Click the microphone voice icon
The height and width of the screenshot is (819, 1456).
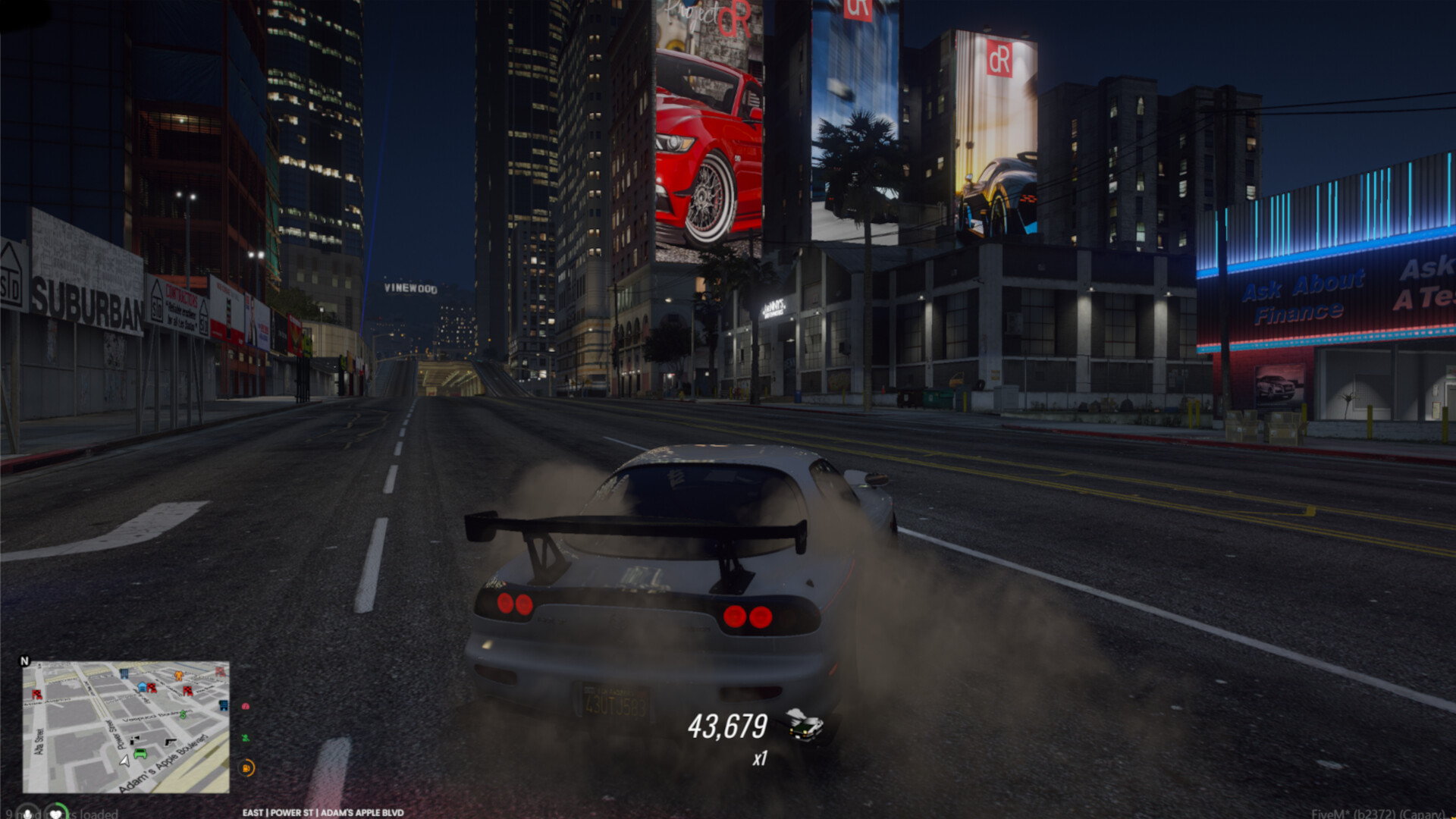pyautogui.click(x=28, y=813)
